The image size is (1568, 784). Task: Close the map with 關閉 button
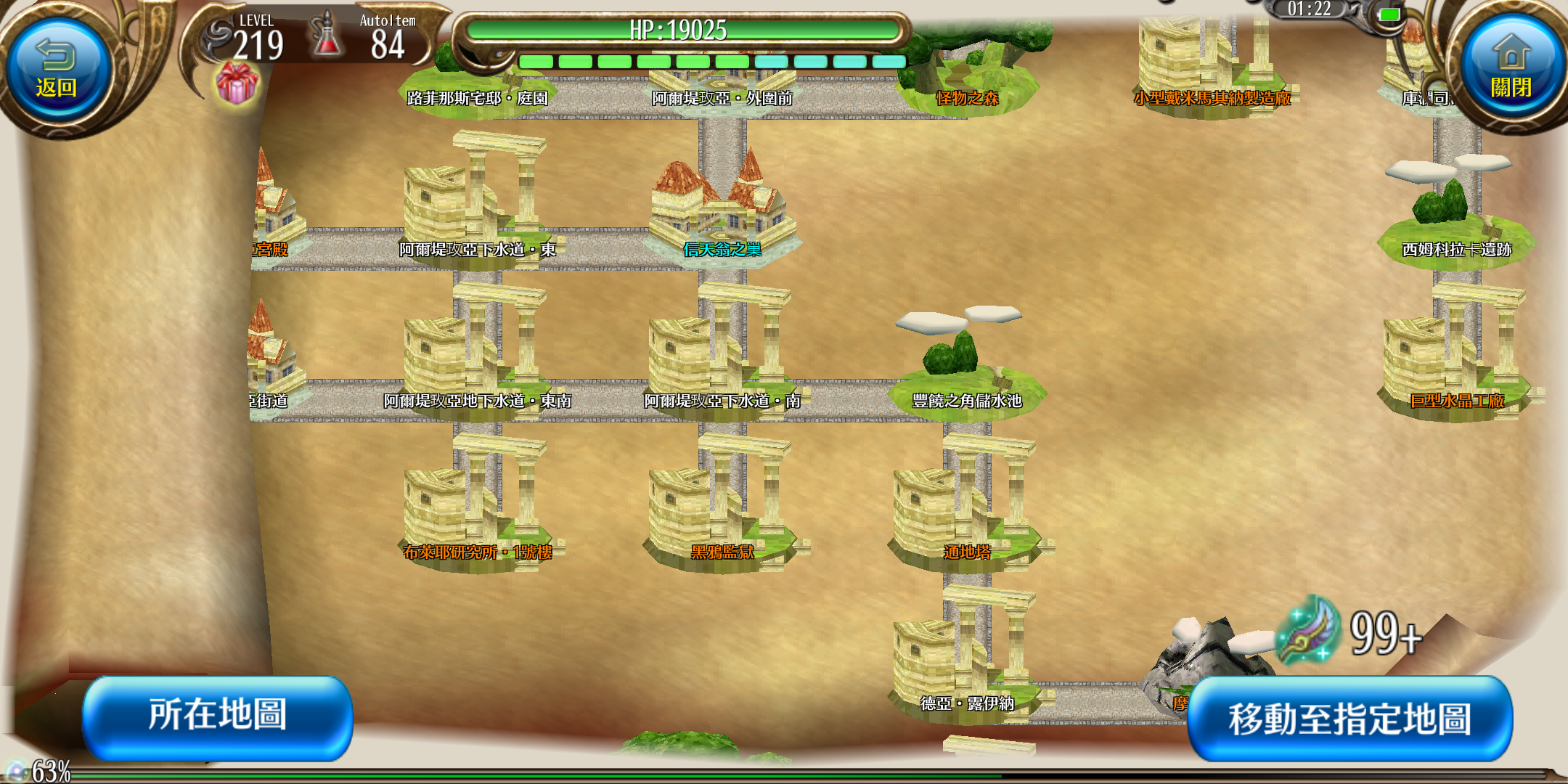pyautogui.click(x=1511, y=71)
